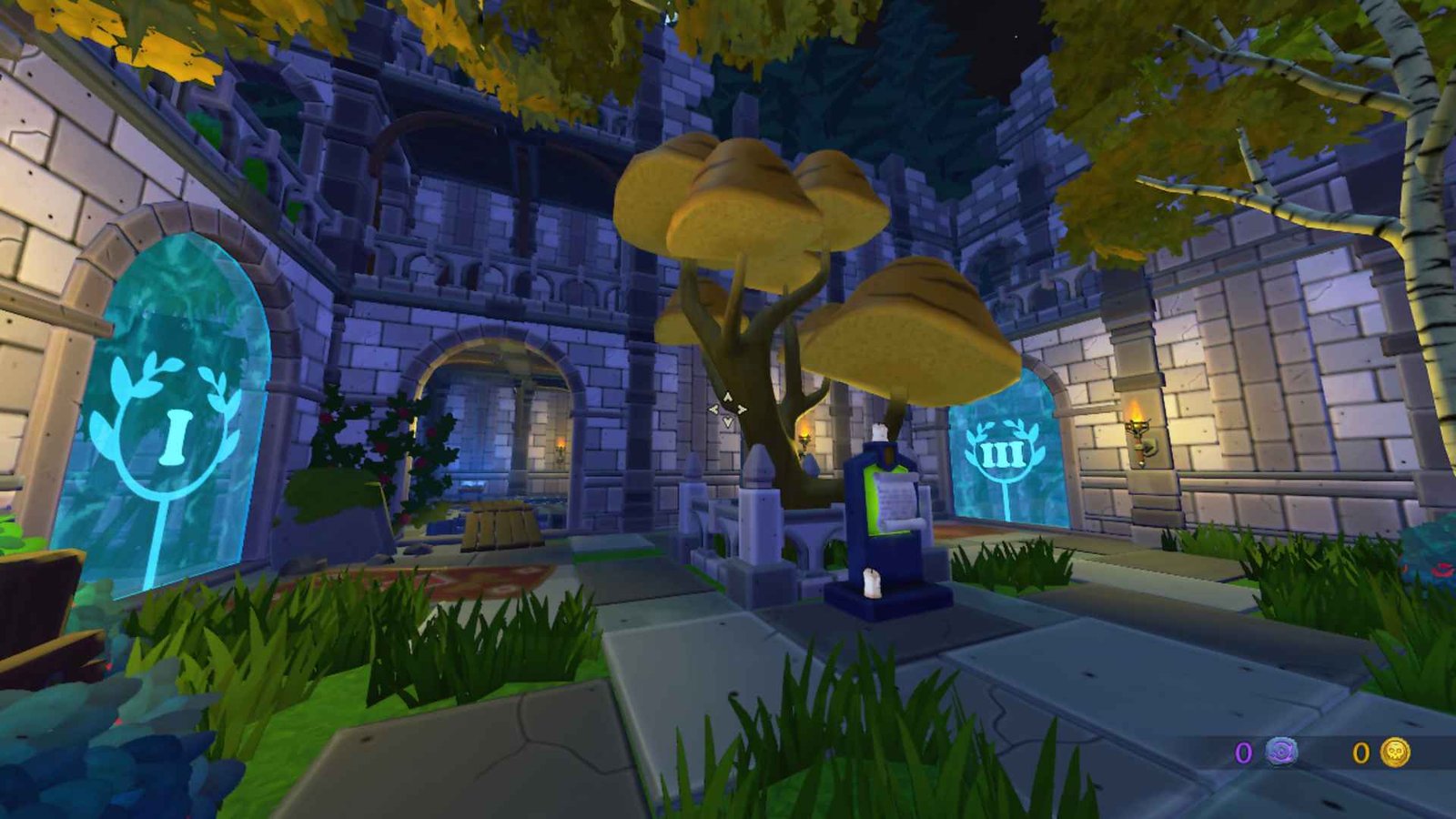Click the gold skull coin icon
Viewport: 1456px width, 819px height.
1395,753
